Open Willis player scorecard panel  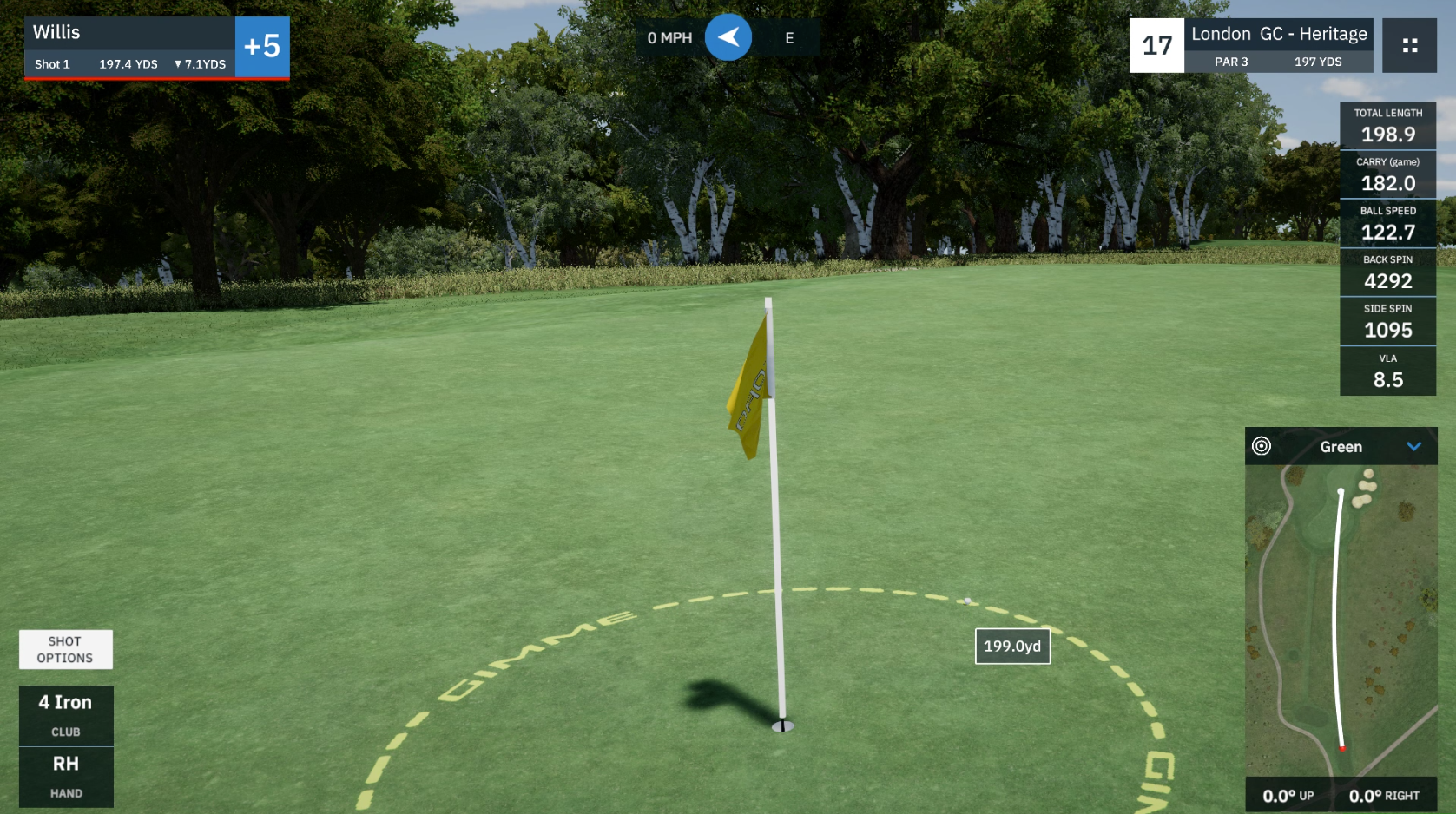point(130,47)
